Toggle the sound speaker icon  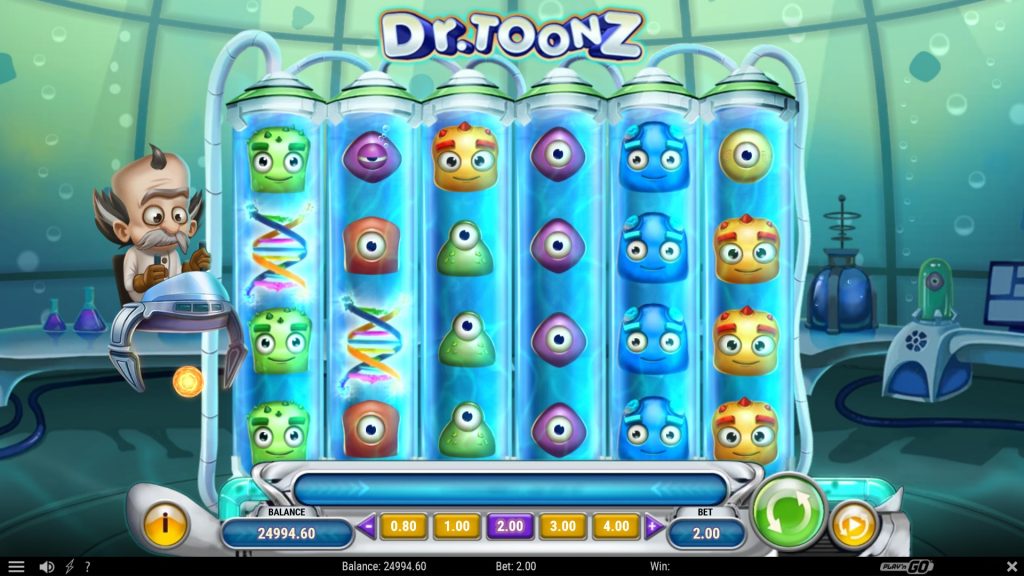[x=46, y=567]
